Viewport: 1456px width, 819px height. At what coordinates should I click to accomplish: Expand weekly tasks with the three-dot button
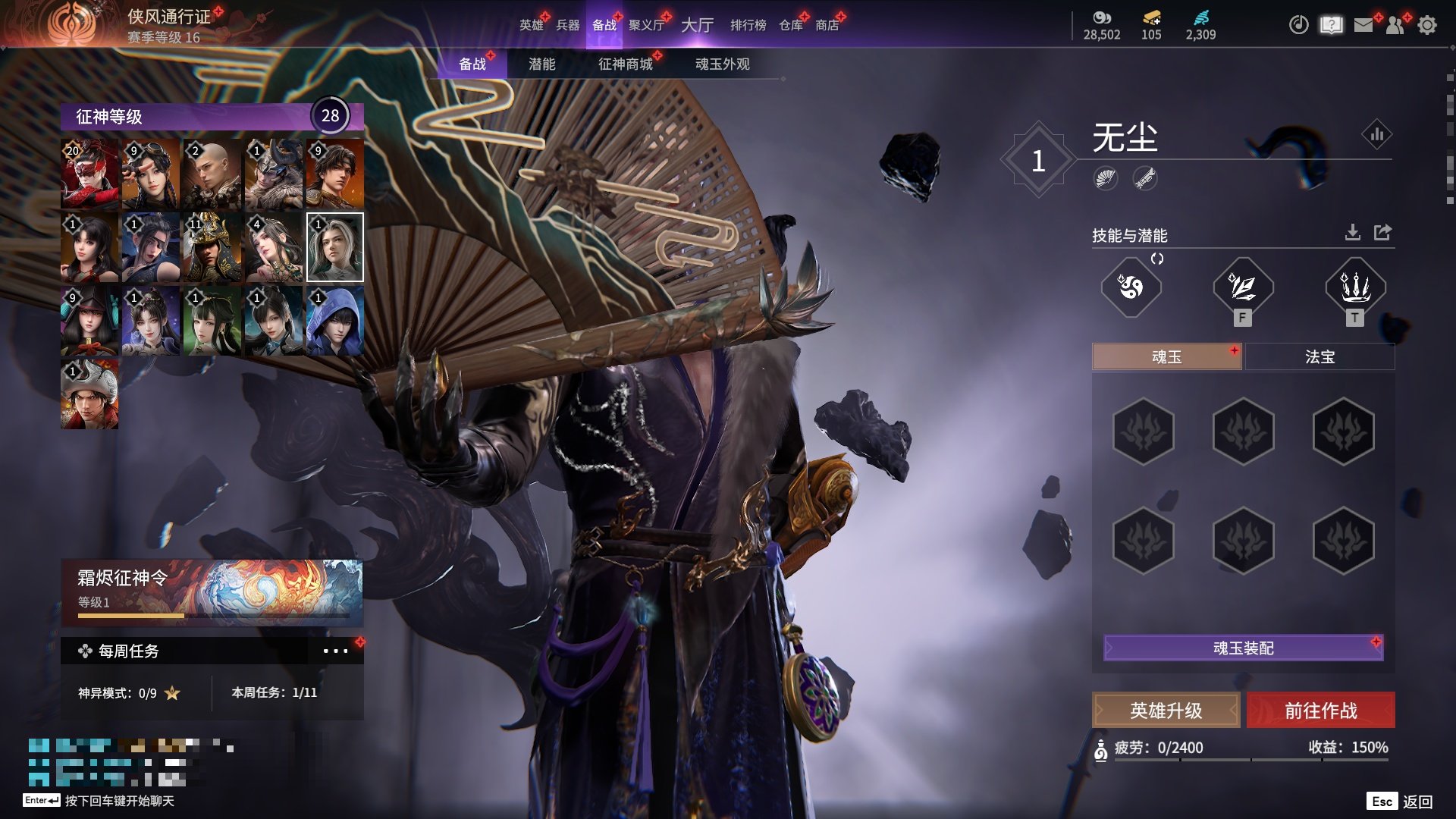334,651
